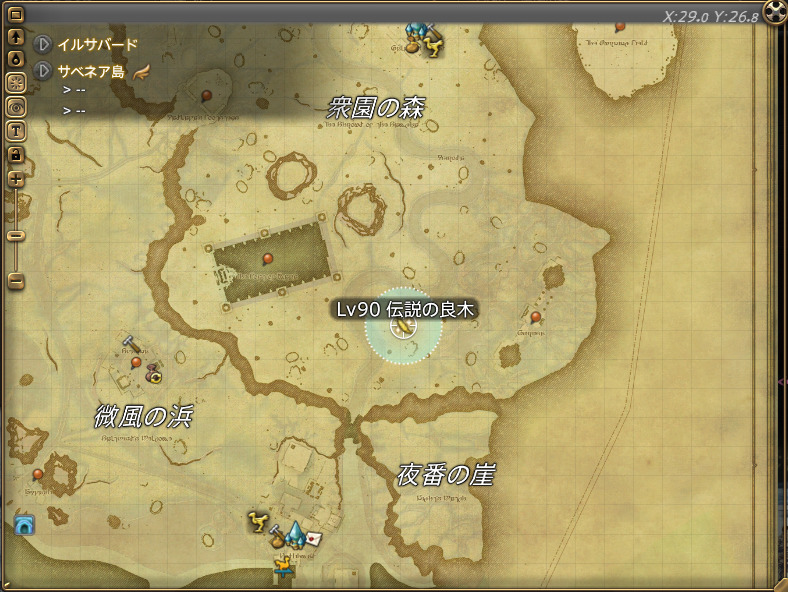
Task: Toggle the map lock padlock button
Action: pos(16,155)
